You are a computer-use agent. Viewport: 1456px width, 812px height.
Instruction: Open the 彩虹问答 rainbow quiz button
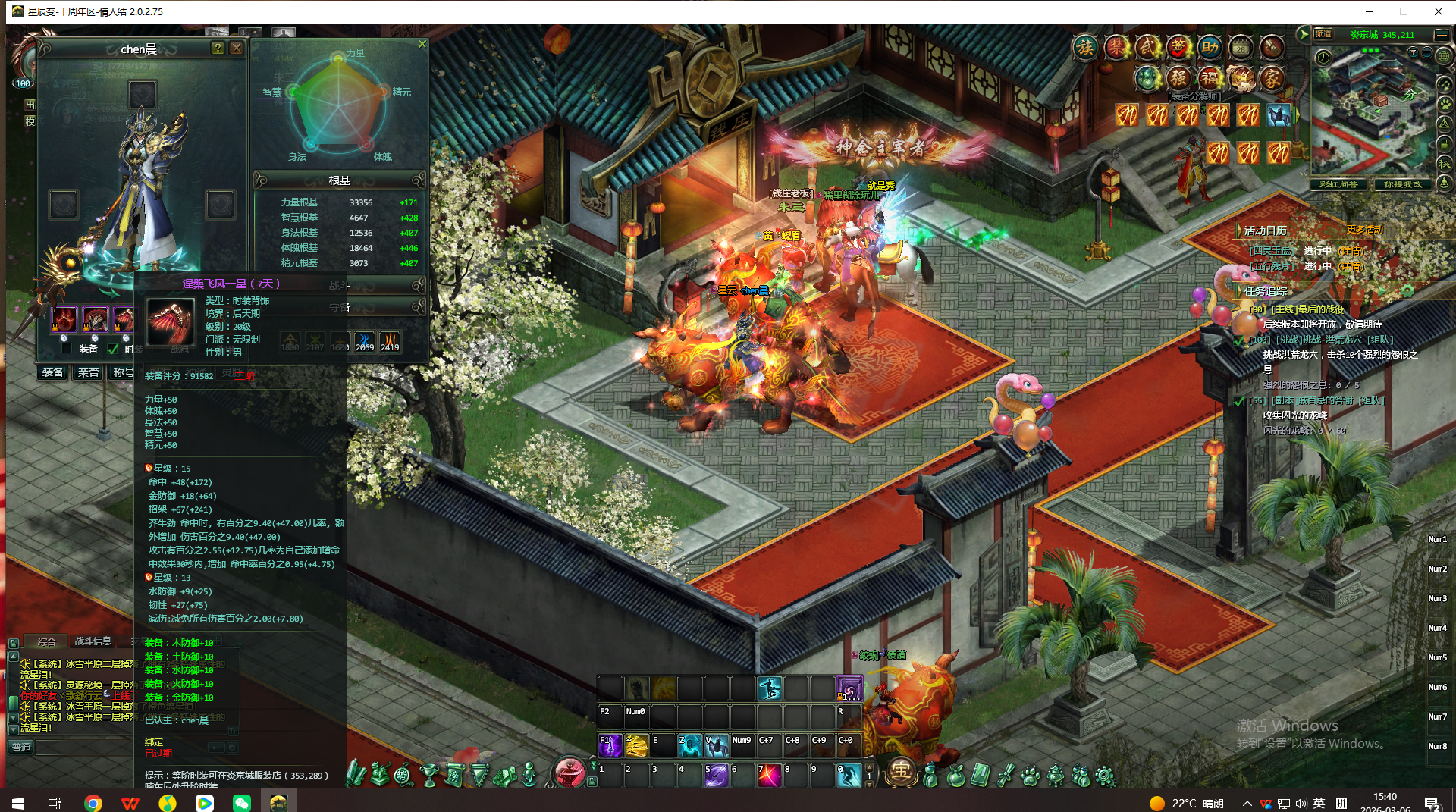[1338, 184]
